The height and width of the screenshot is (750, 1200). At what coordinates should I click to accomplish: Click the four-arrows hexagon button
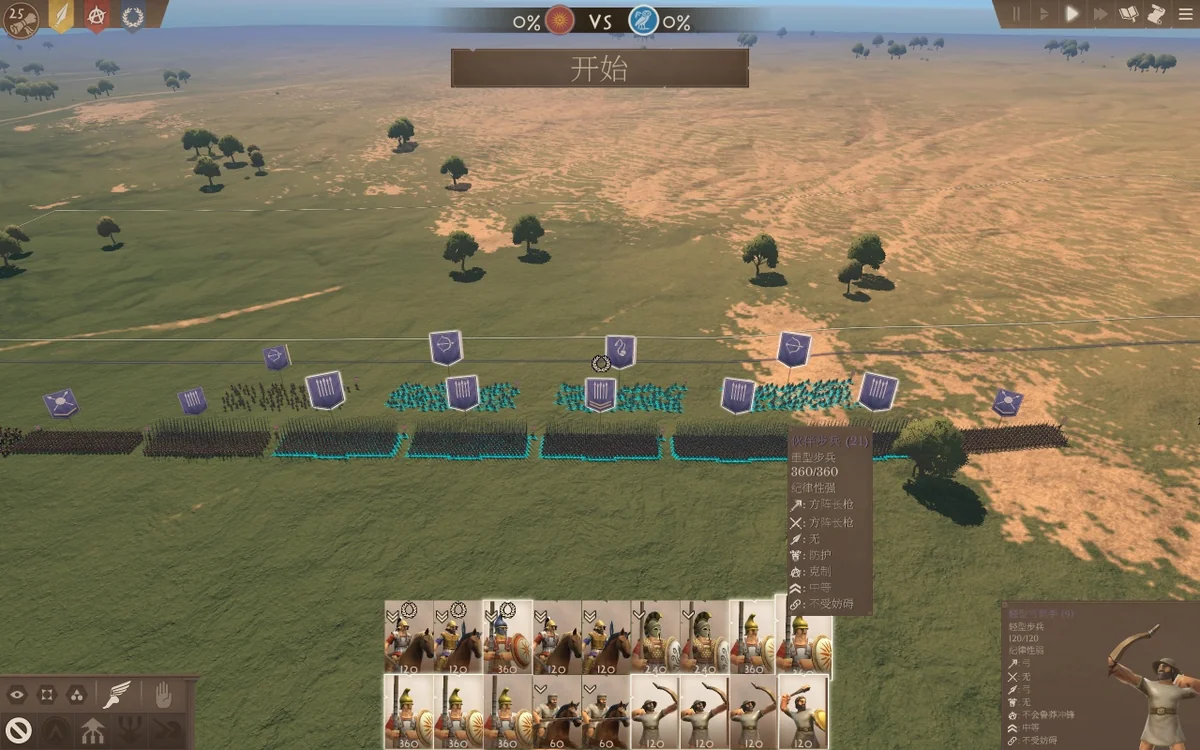[x=47, y=694]
